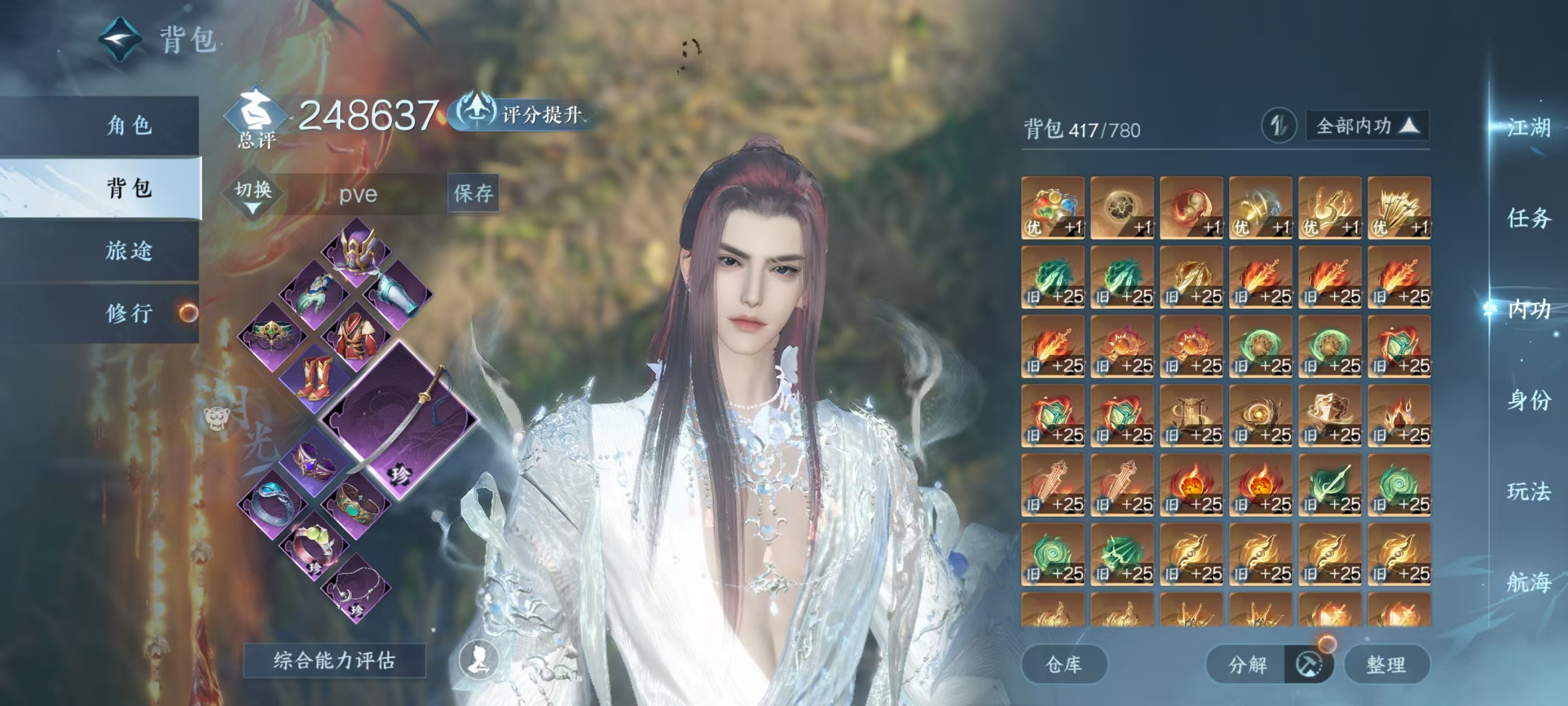The image size is (1568, 706).
Task: Go back using the 背包 header arrow
Action: click(x=120, y=40)
